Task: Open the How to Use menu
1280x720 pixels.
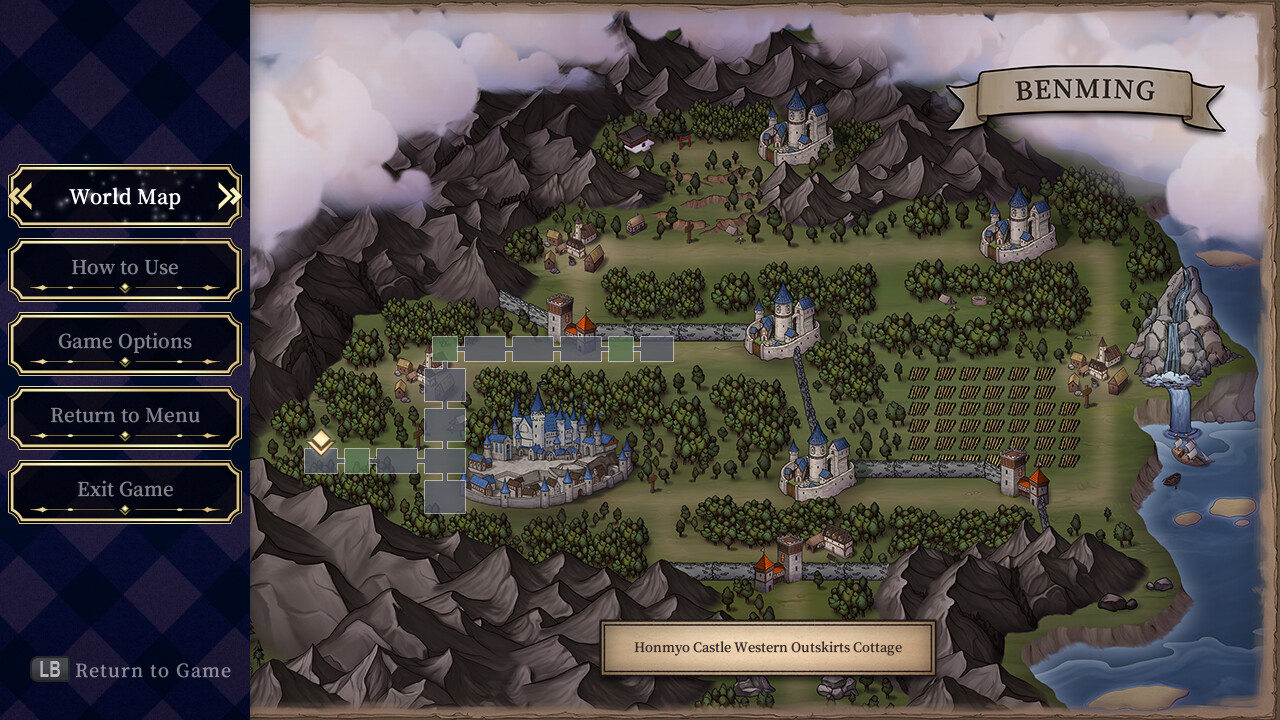Action: pyautogui.click(x=124, y=268)
